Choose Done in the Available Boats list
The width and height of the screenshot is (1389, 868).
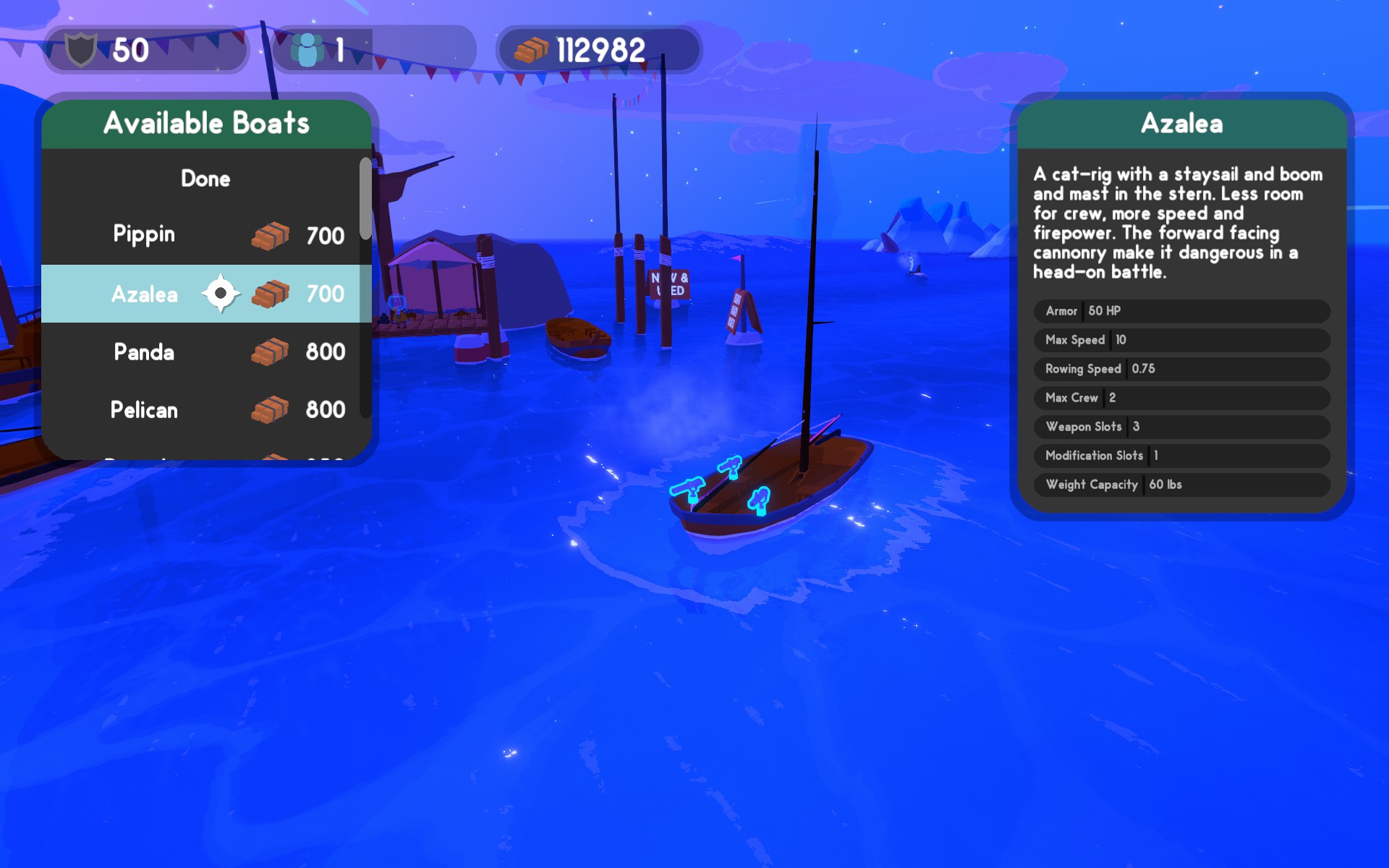tap(205, 179)
